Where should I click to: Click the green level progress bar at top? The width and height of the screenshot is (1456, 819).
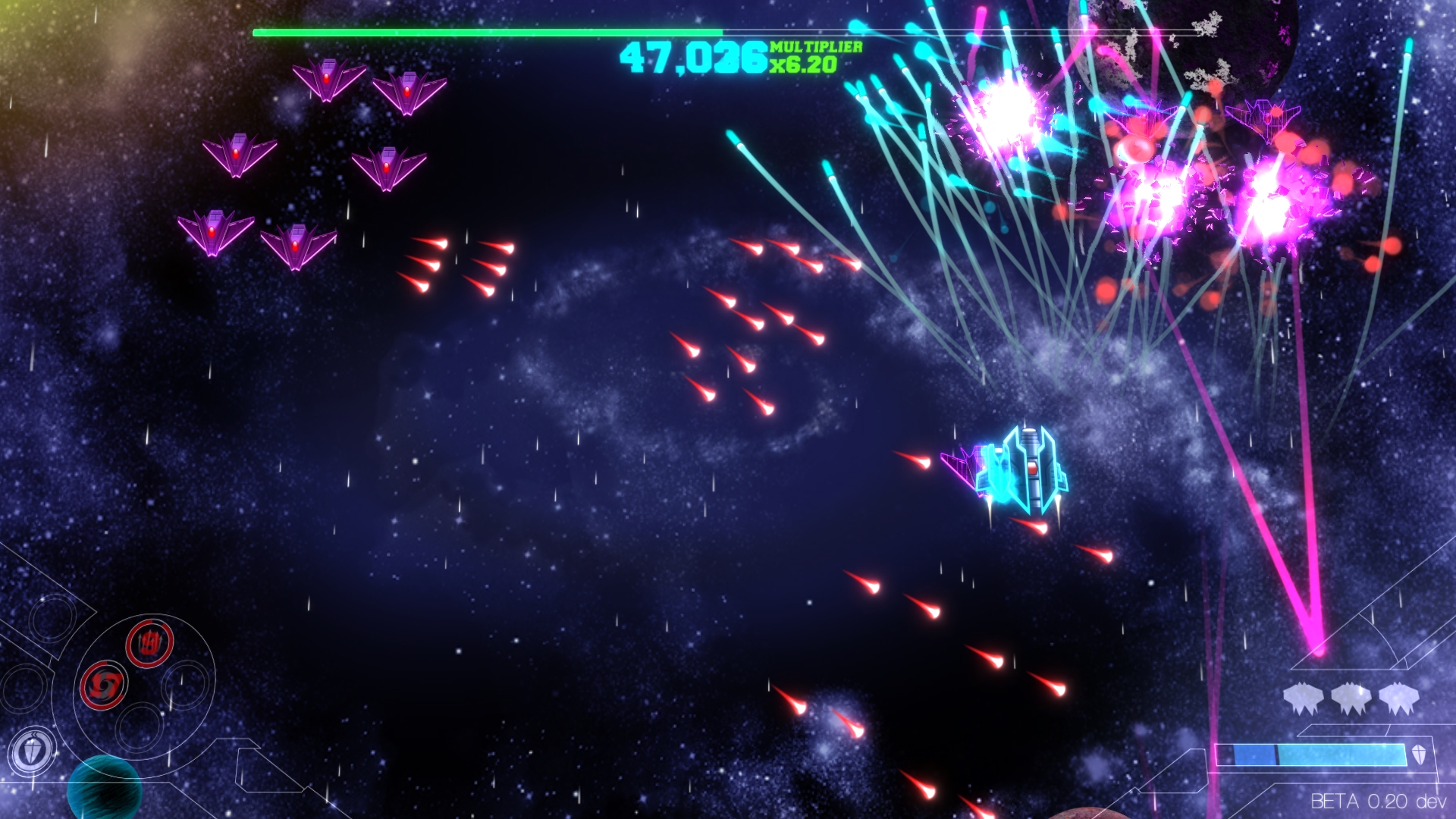click(x=485, y=32)
